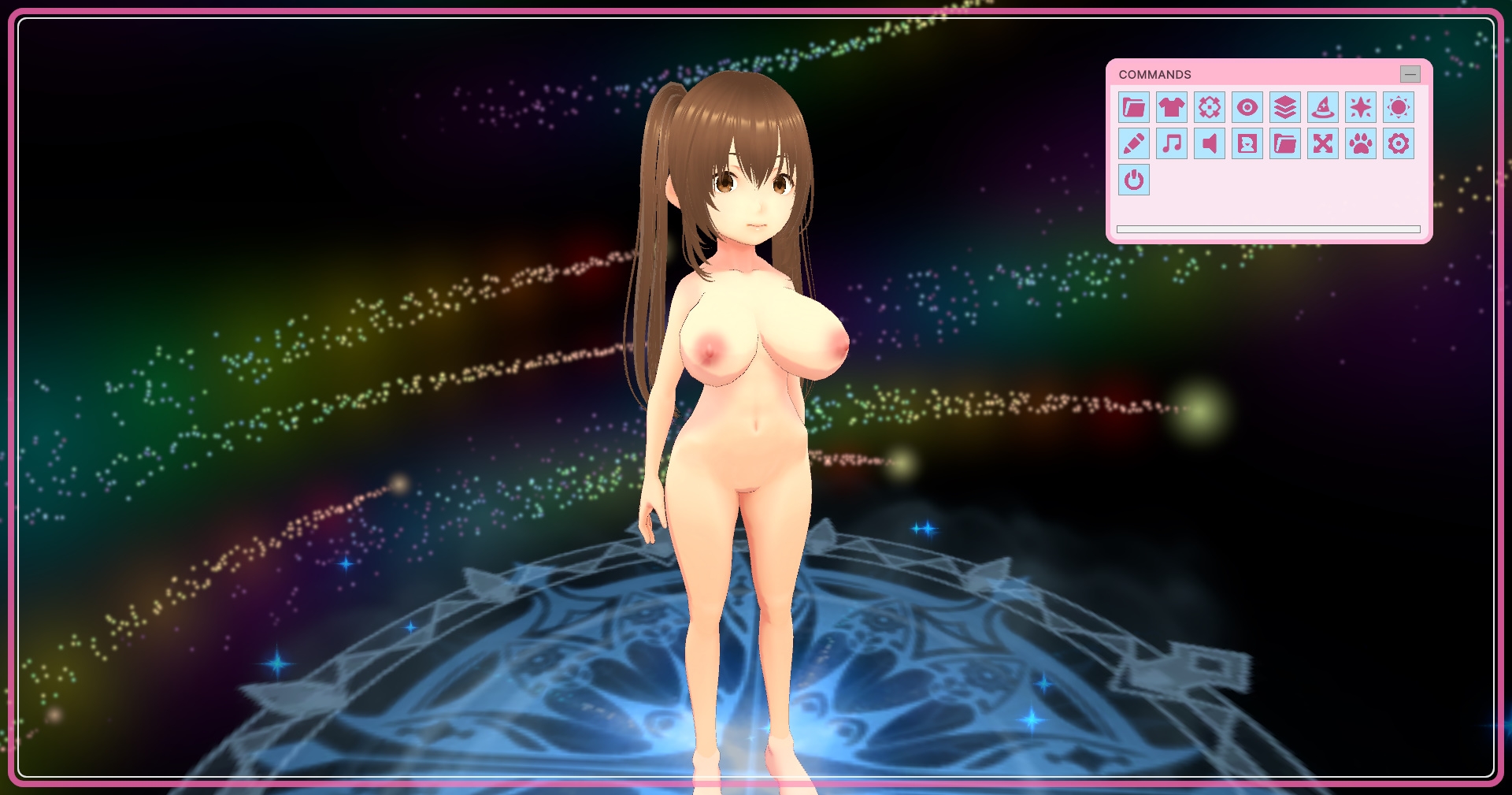Open the sun lighting settings icon
Image resolution: width=1512 pixels, height=795 pixels.
pos(1399,108)
